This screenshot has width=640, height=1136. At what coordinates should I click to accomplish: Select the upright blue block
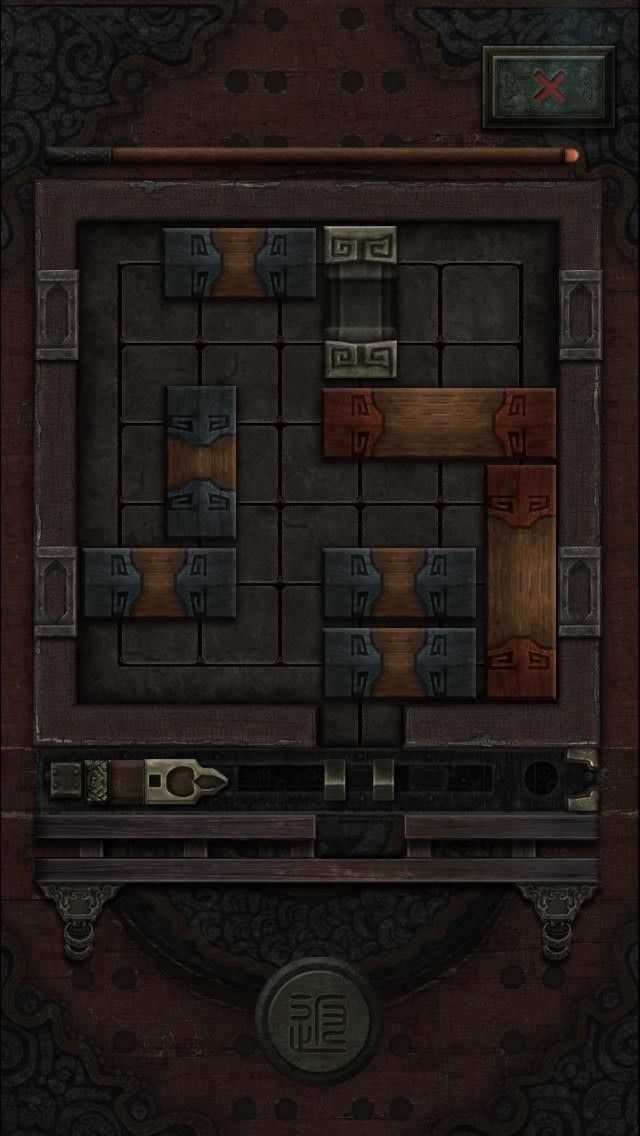[x=201, y=462]
